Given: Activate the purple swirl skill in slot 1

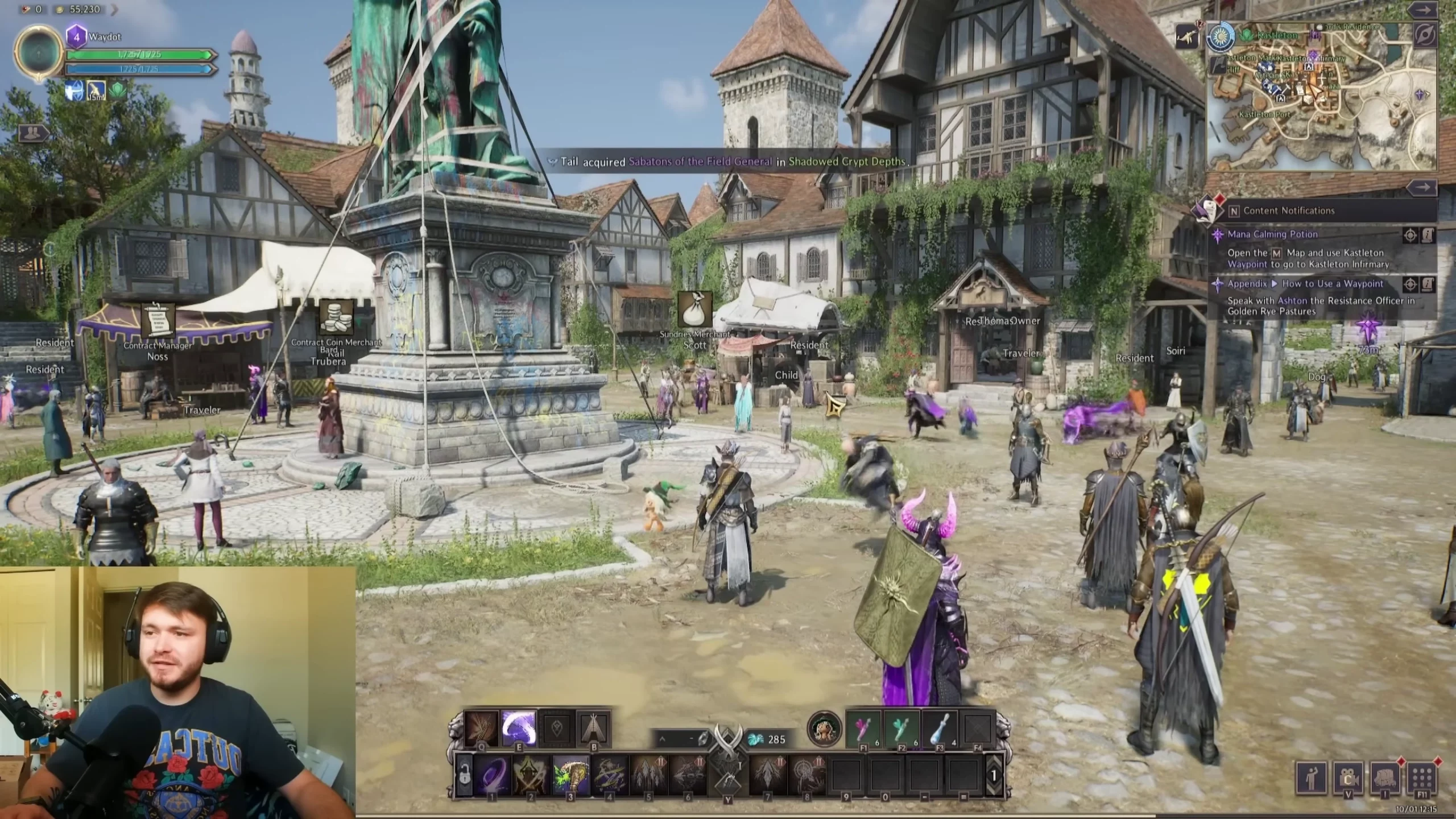Looking at the screenshot, I should (x=492, y=776).
